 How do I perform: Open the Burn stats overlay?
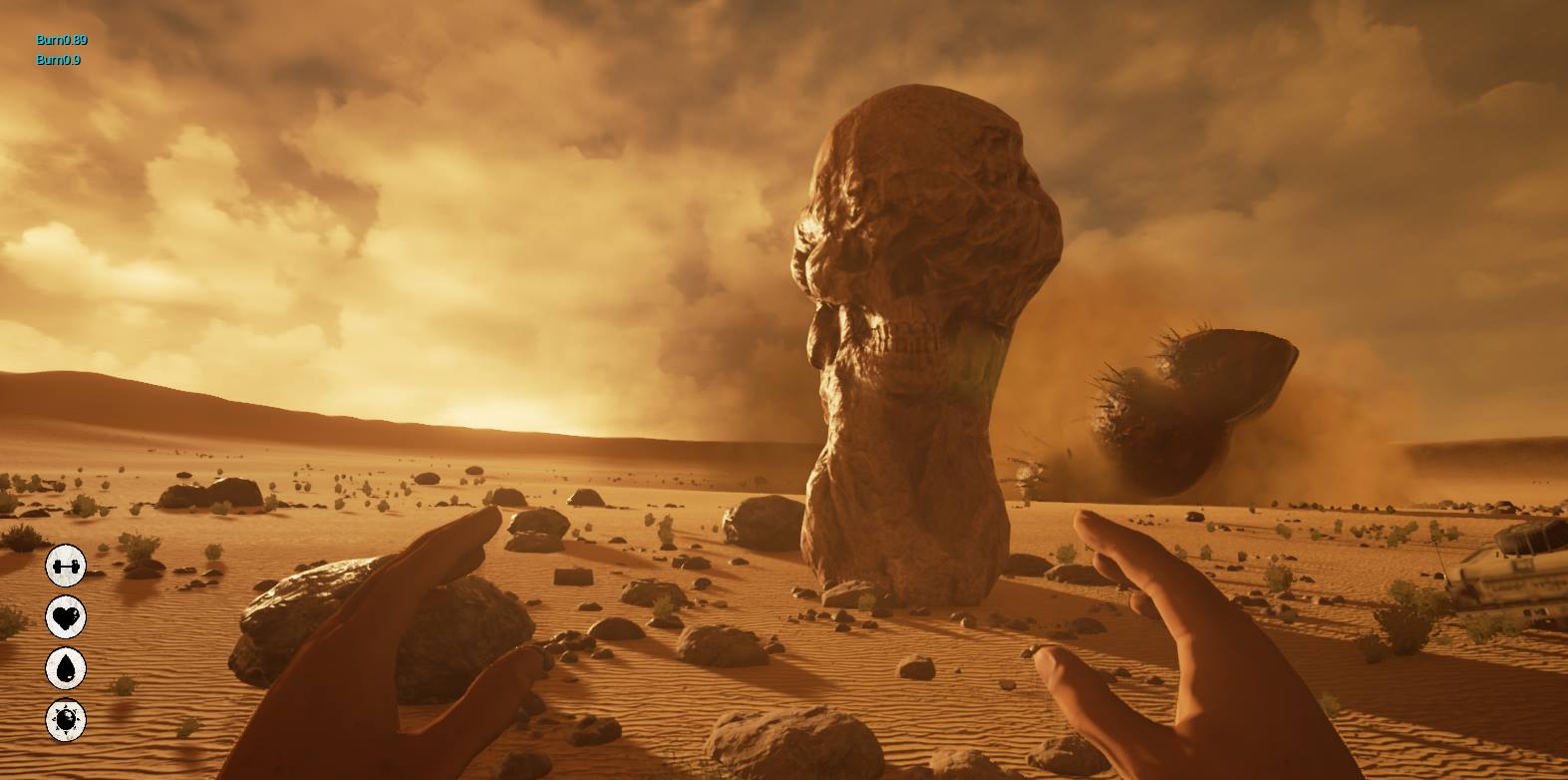62,50
